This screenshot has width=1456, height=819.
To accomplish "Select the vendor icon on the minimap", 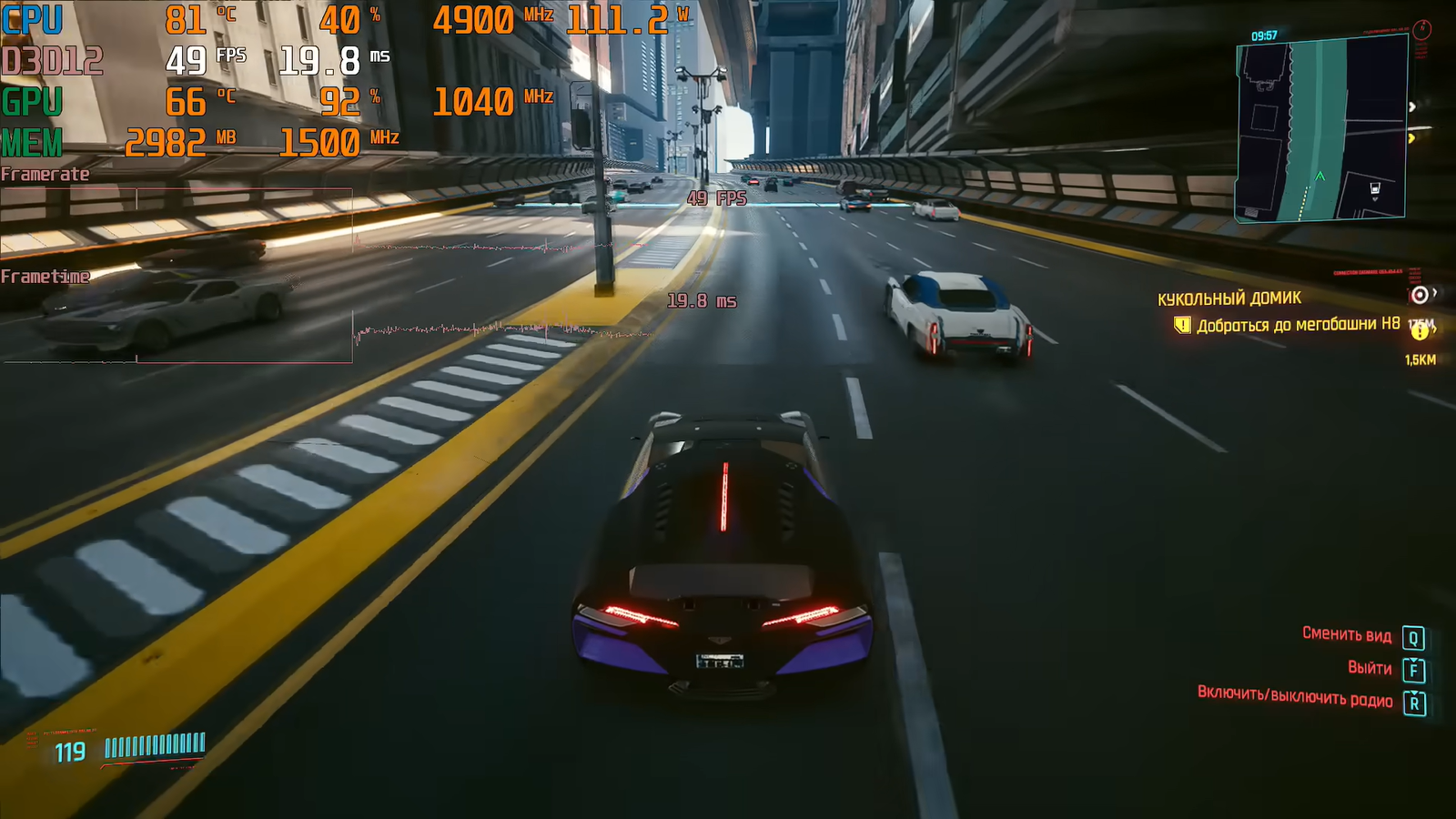I will click(x=1375, y=189).
